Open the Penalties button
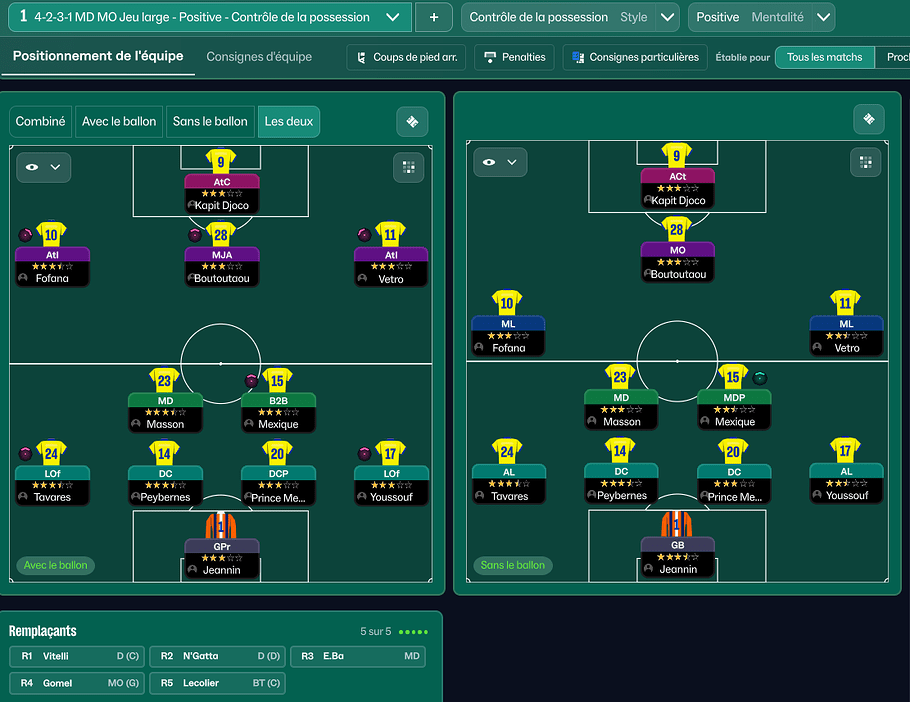Viewport: 910px width, 702px height. click(514, 57)
